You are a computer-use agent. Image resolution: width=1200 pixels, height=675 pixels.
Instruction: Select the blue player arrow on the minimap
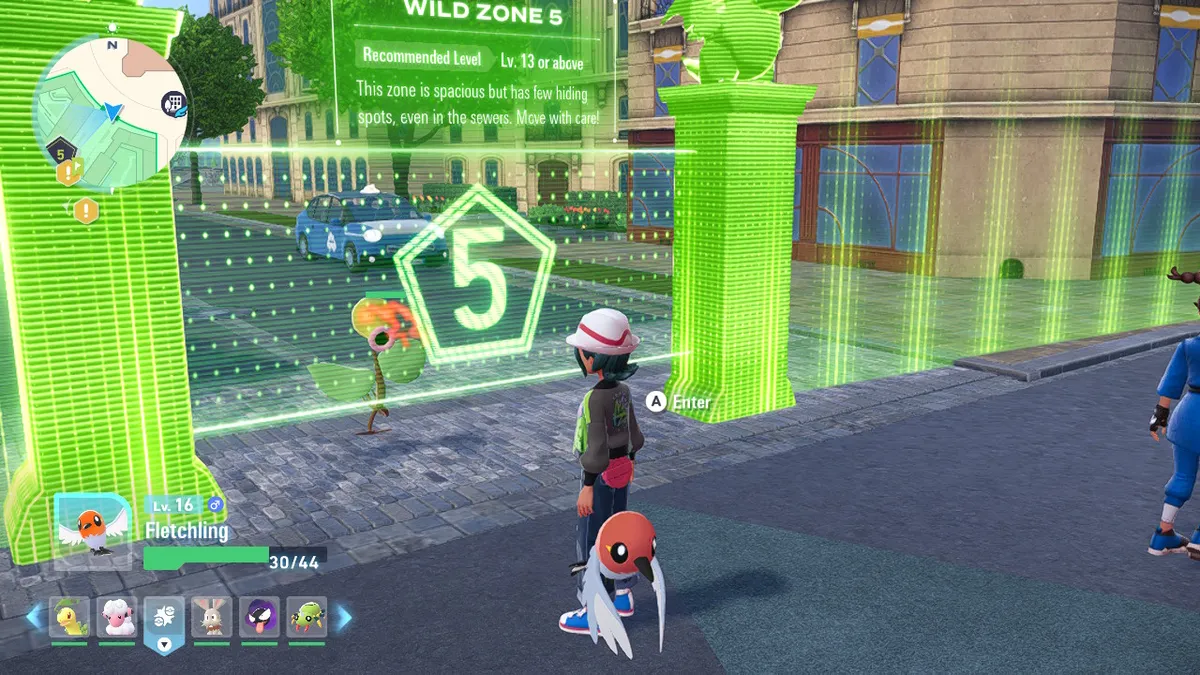[x=113, y=112]
